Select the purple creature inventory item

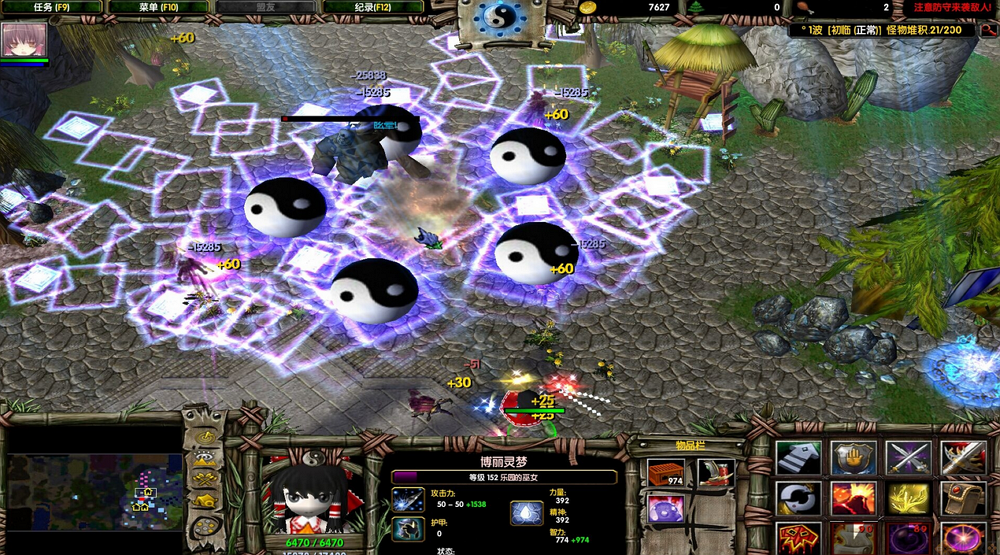click(661, 508)
